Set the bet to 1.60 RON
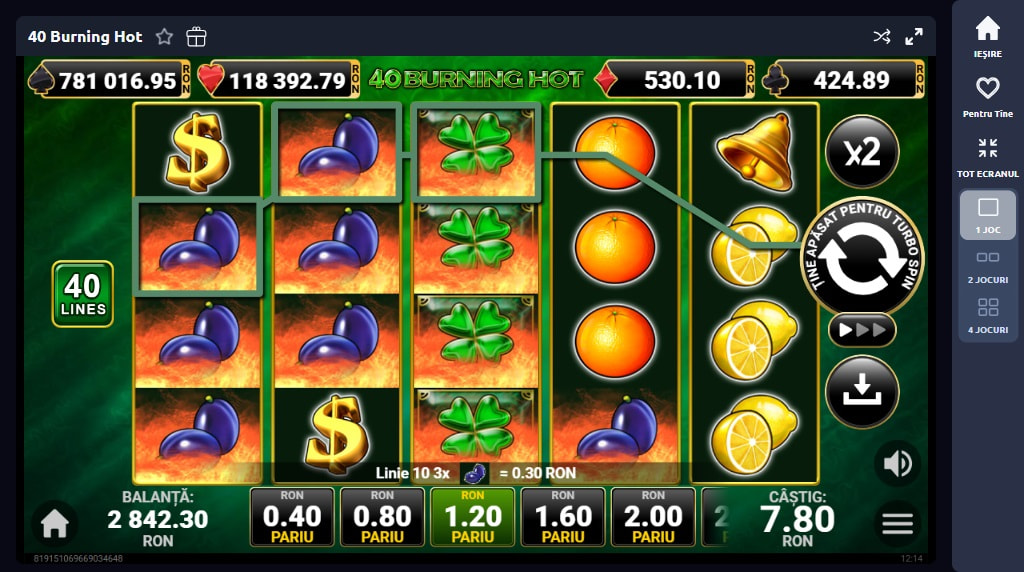The image size is (1024, 572). click(x=563, y=517)
